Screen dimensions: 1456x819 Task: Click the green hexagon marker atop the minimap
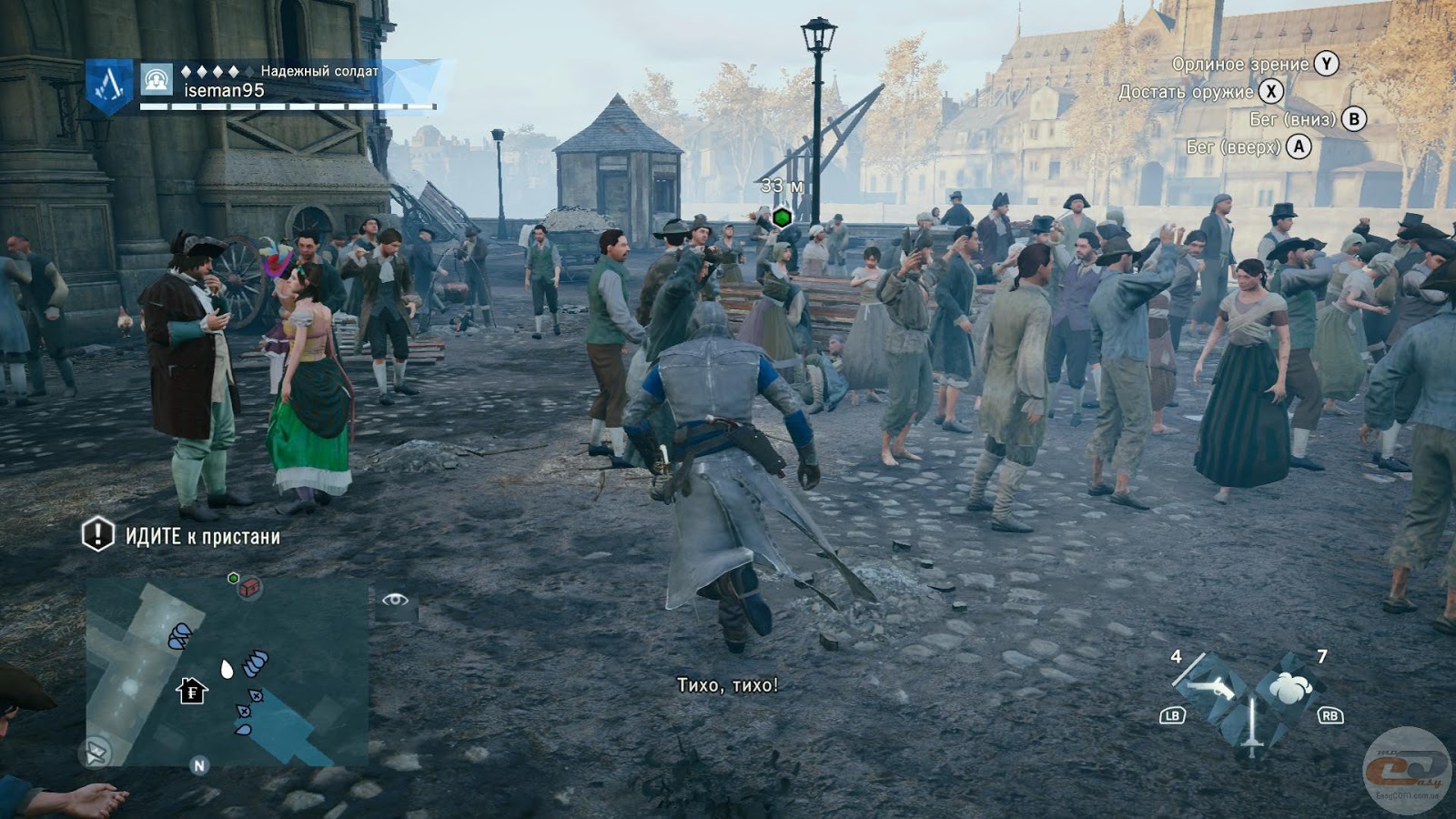[x=233, y=578]
